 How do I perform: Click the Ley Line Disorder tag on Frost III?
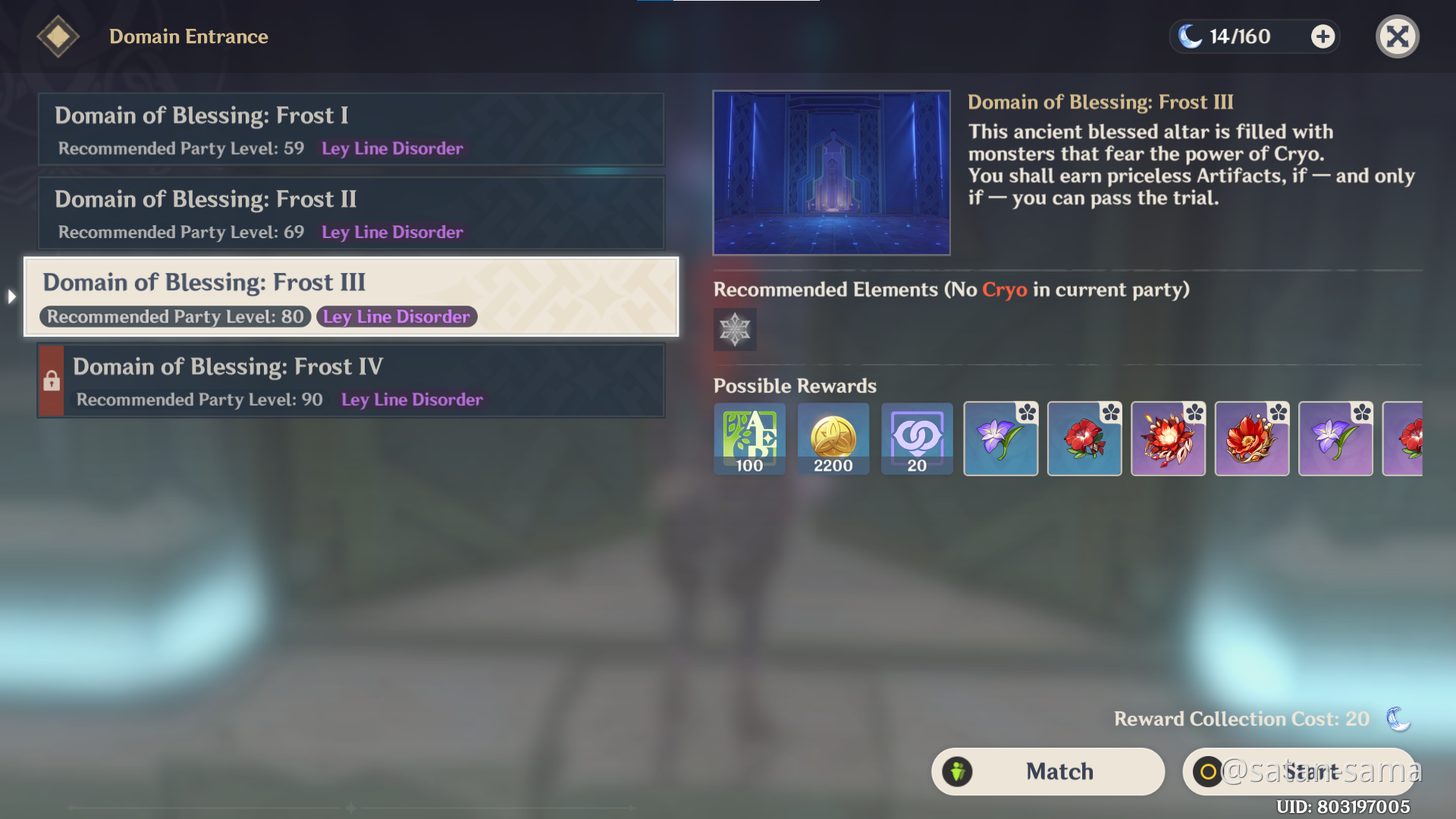pos(397,316)
